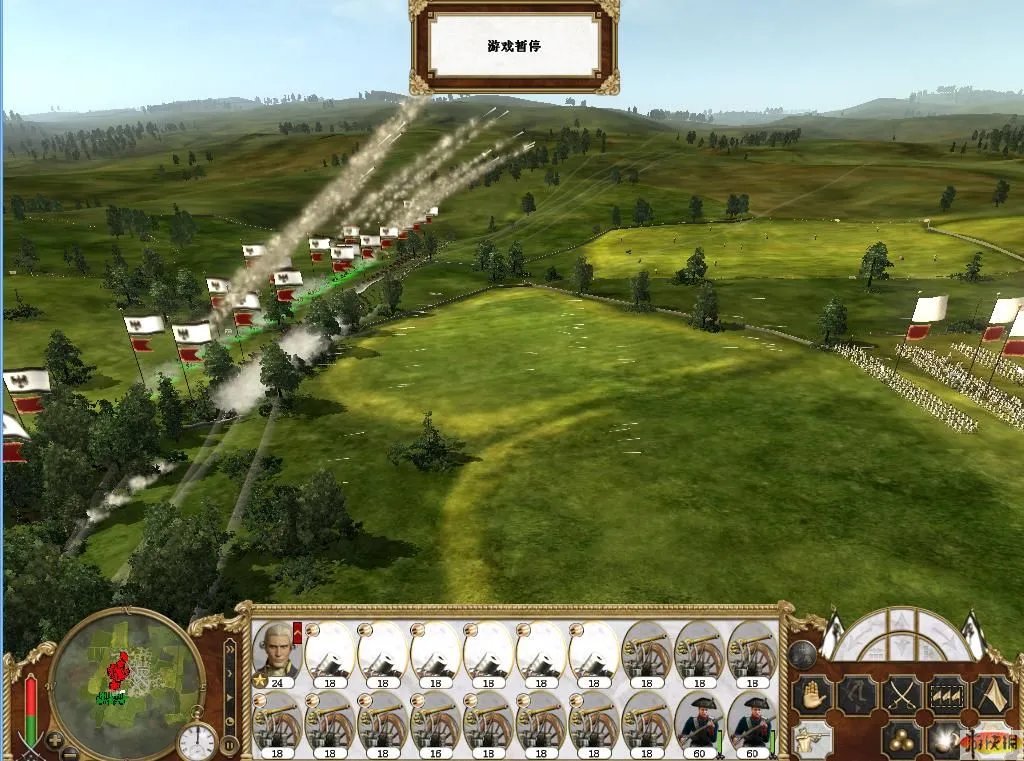The image size is (1024, 761).
Task: Activate the halt order open-hand icon
Action: pyautogui.click(x=810, y=695)
